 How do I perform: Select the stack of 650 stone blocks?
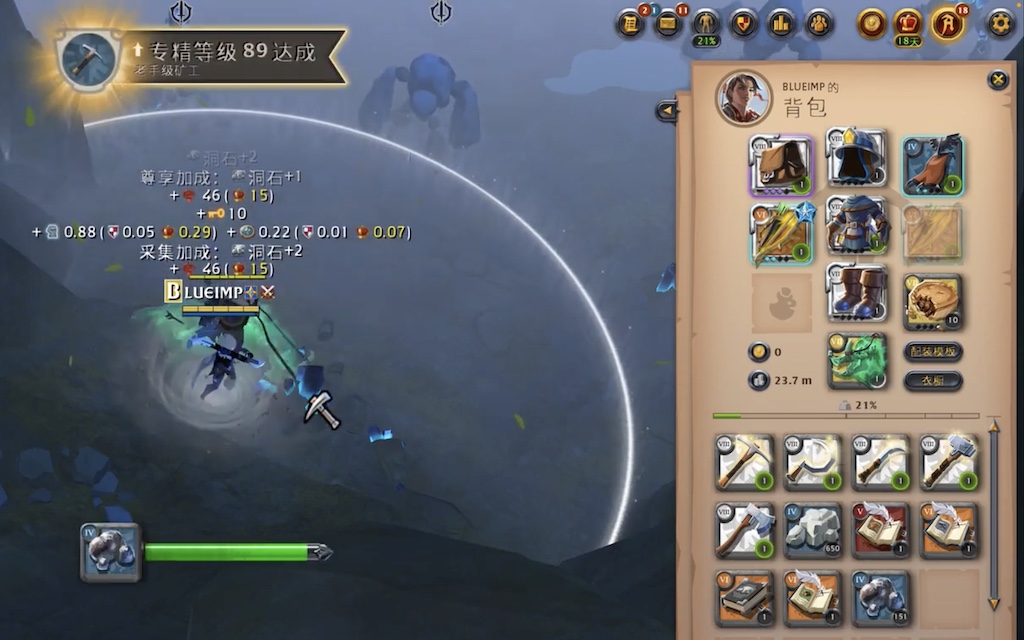click(813, 529)
